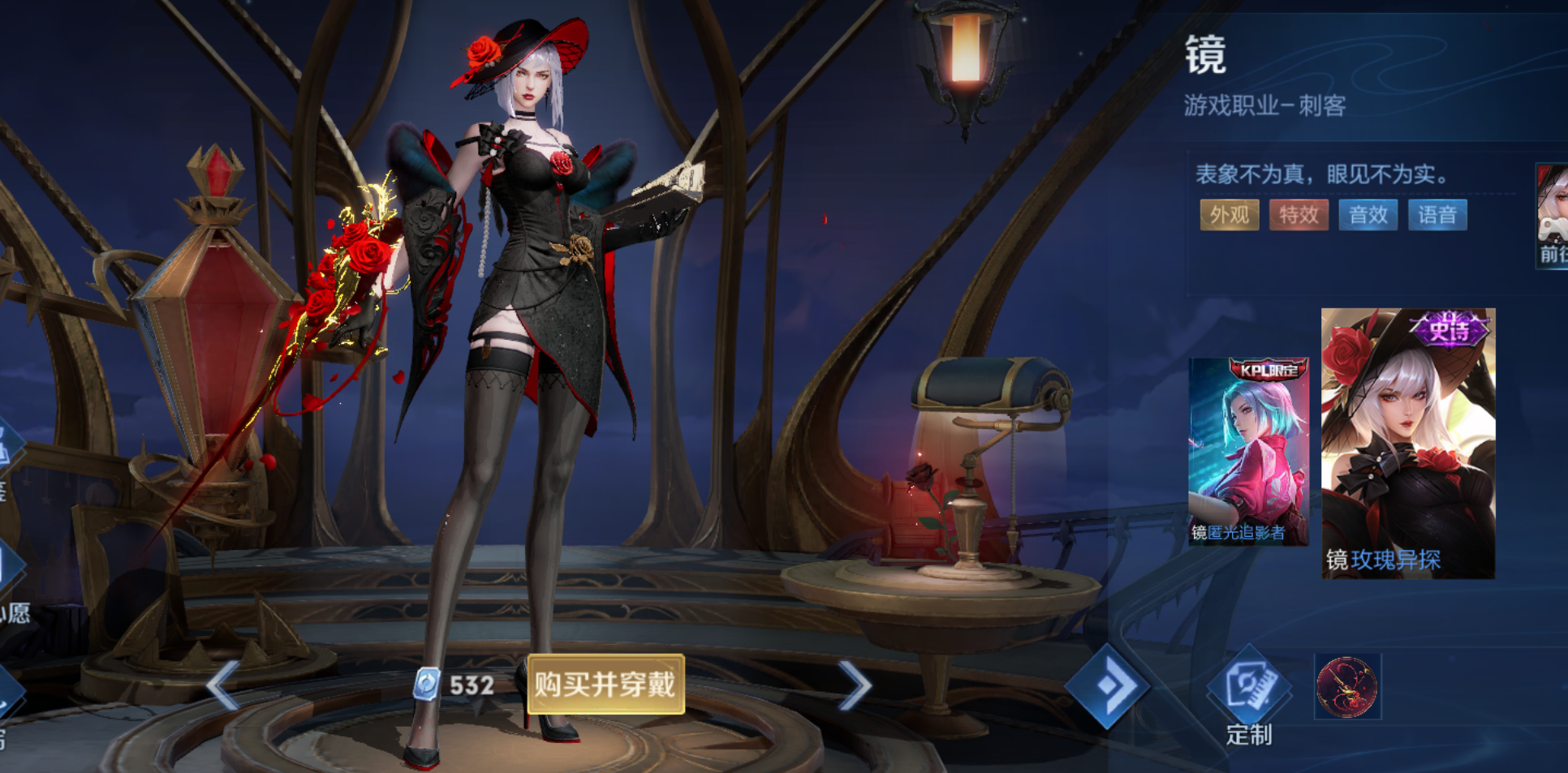Open the 前往 shortcut at right edge
1568x773 pixels.
coord(1553,215)
